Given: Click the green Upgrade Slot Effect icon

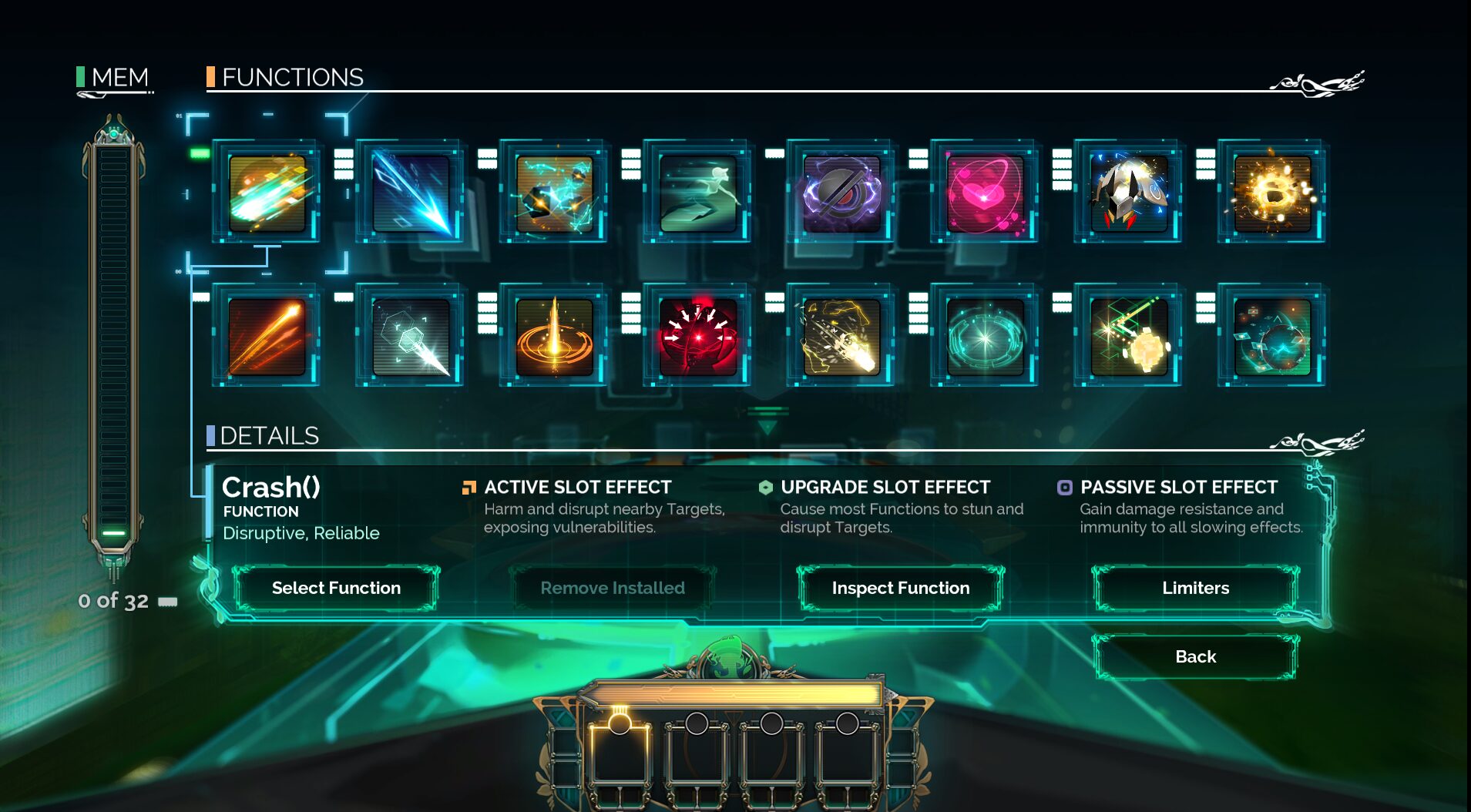Looking at the screenshot, I should click(x=764, y=487).
